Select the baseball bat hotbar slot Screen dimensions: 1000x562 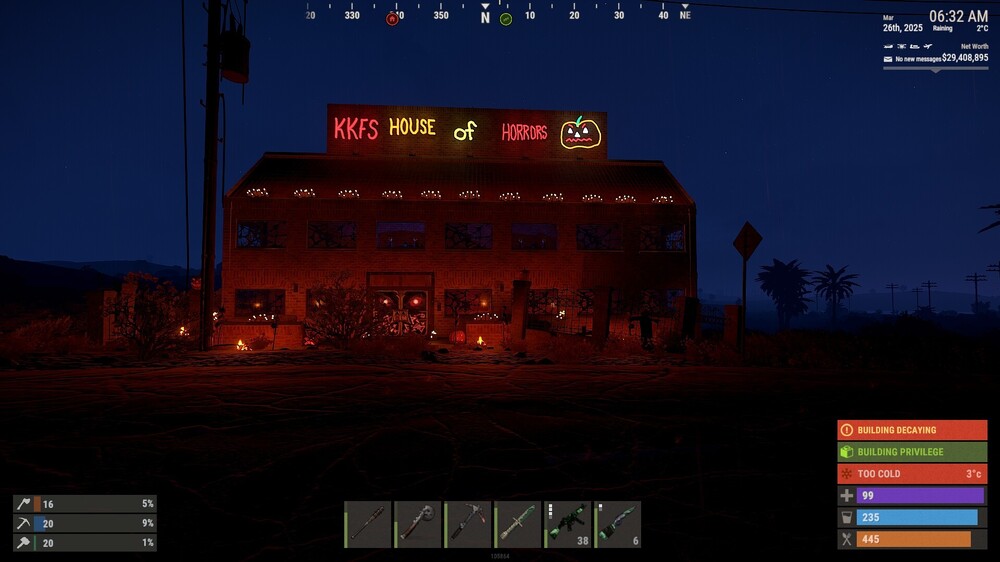click(367, 524)
